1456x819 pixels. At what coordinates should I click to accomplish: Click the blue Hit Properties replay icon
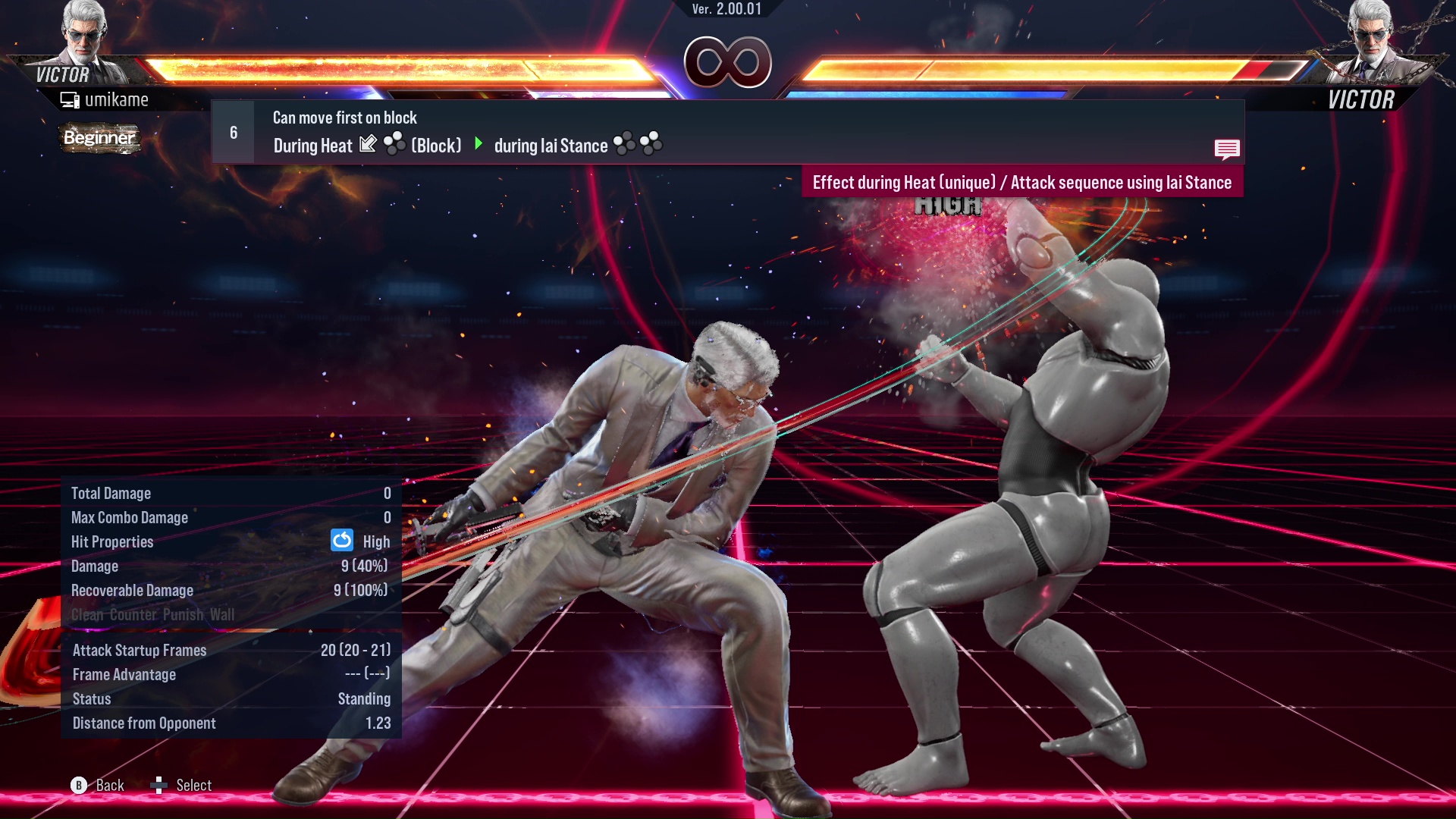[x=344, y=541]
